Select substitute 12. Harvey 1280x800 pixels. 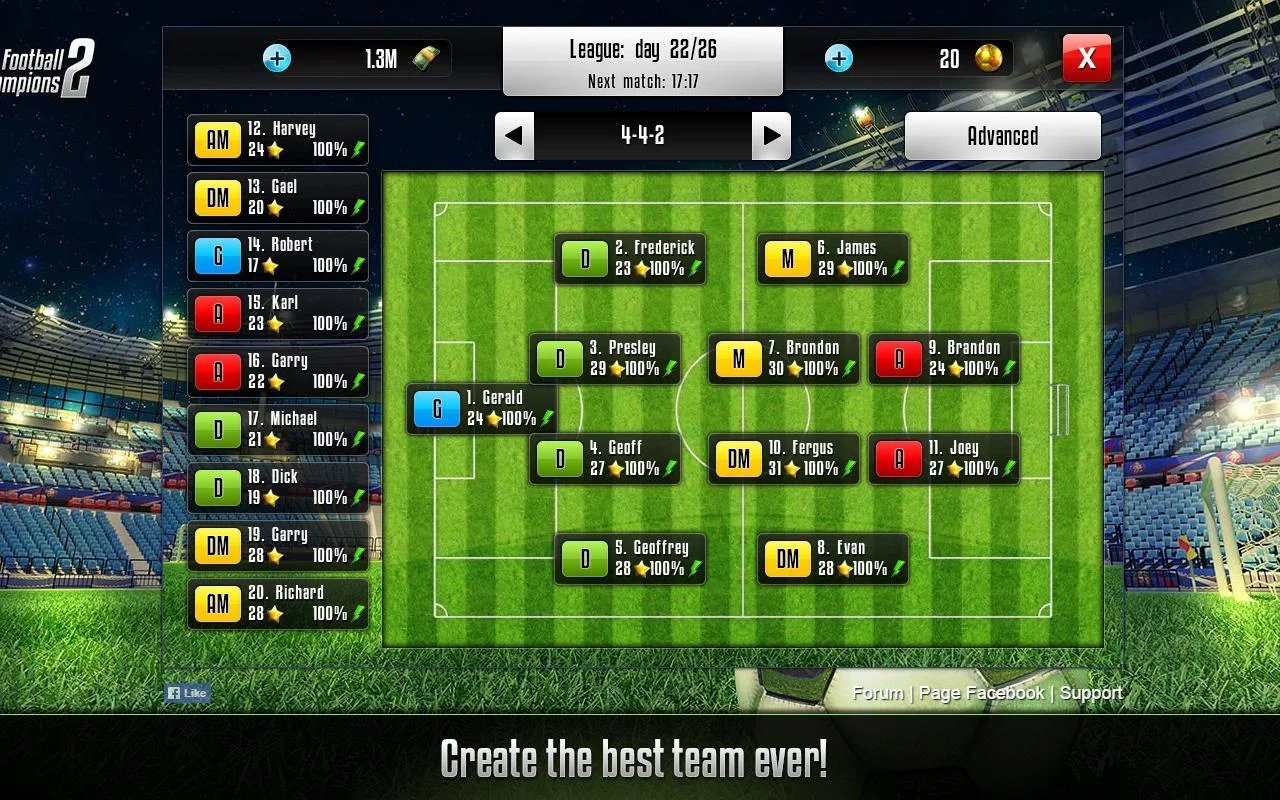tap(278, 140)
